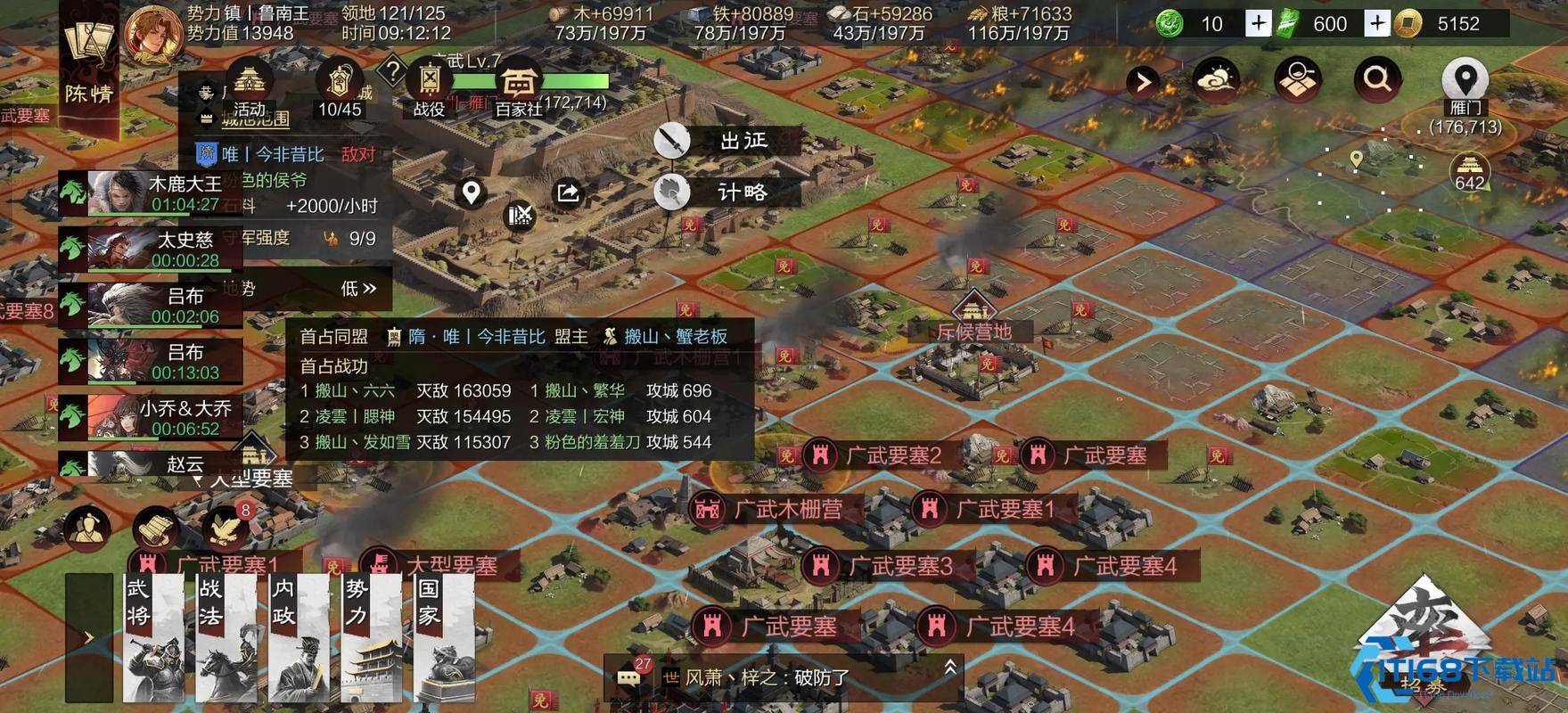
Task: Open the search magnifier icon
Action: pyautogui.click(x=1377, y=78)
